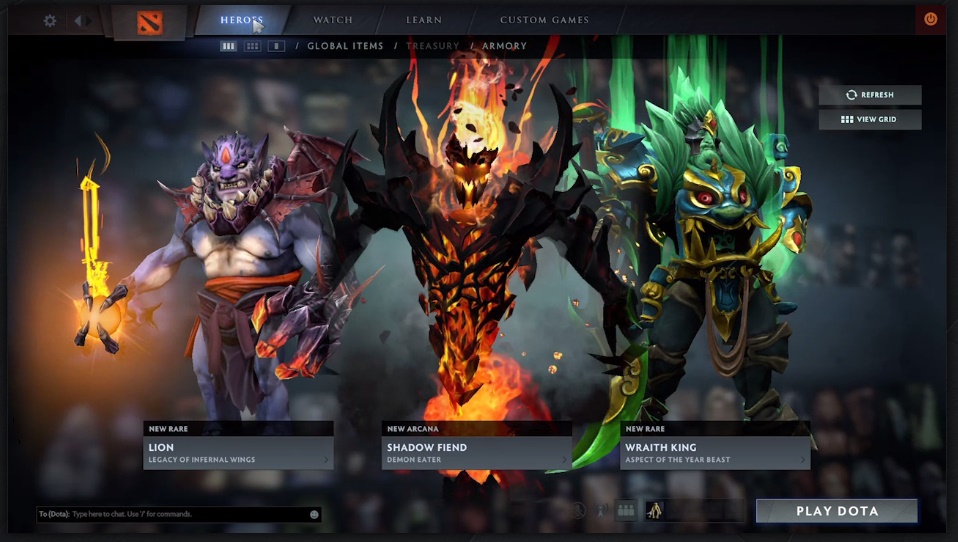Open the Treasury section
Screen dimensions: 958x542
432,46
